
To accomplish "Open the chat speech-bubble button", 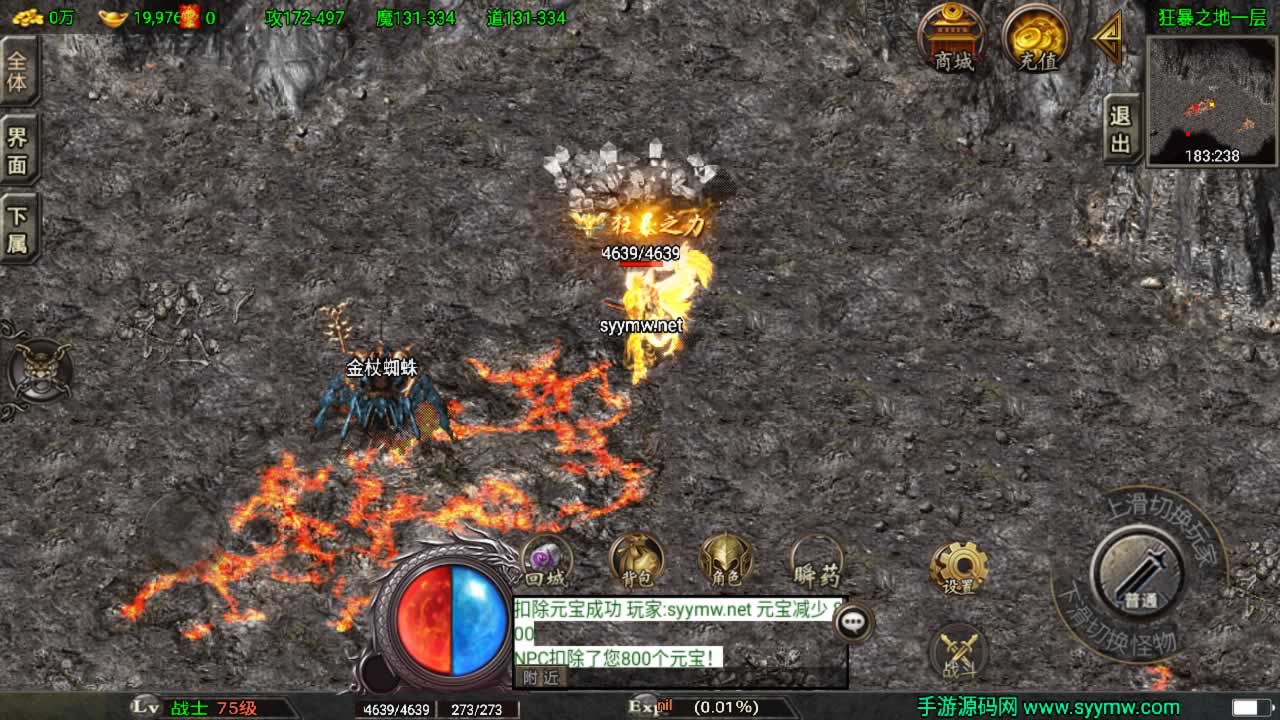I will [x=853, y=622].
